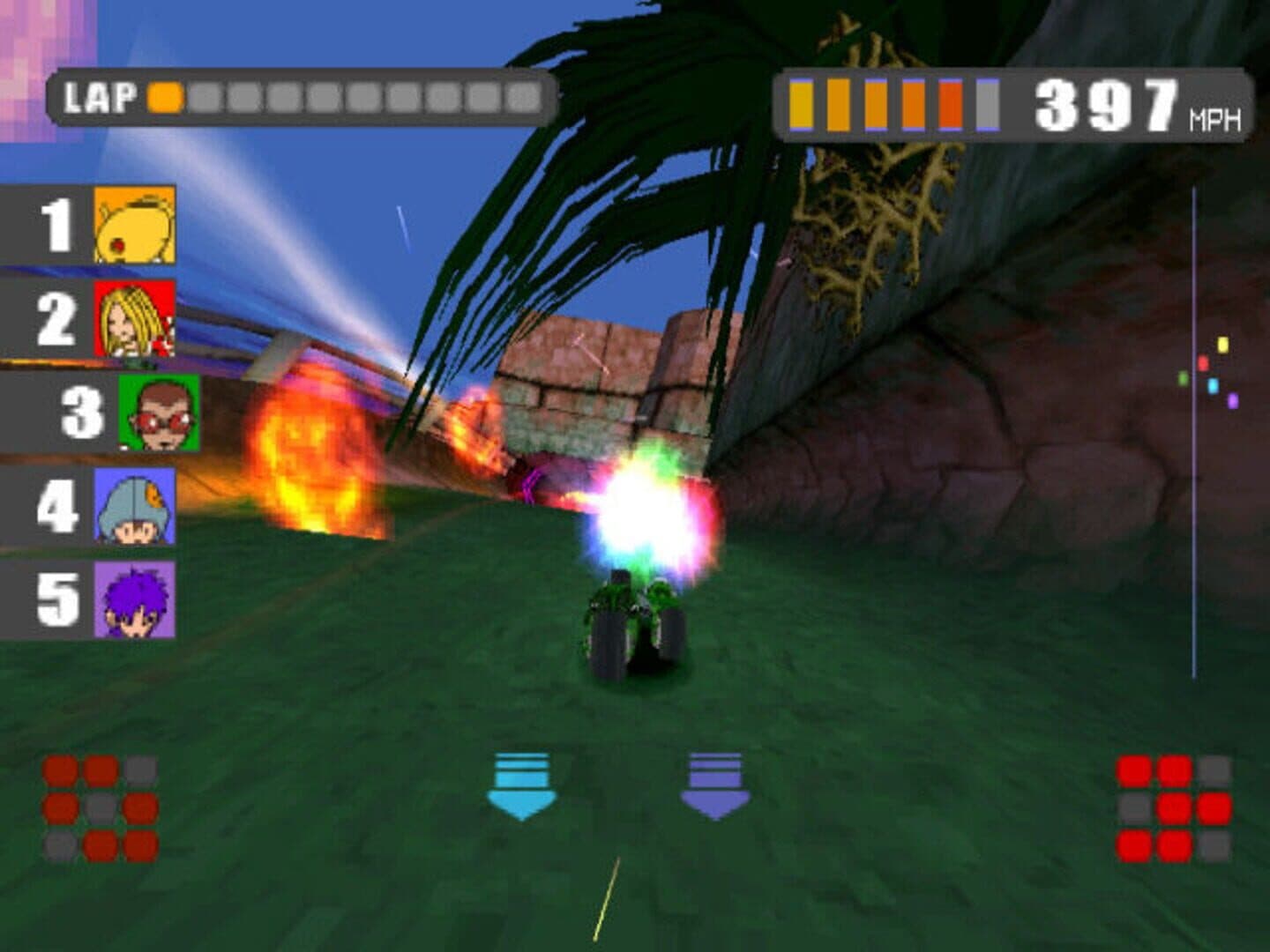
Task: Select the first-place yellow creature portrait
Action: tap(135, 225)
